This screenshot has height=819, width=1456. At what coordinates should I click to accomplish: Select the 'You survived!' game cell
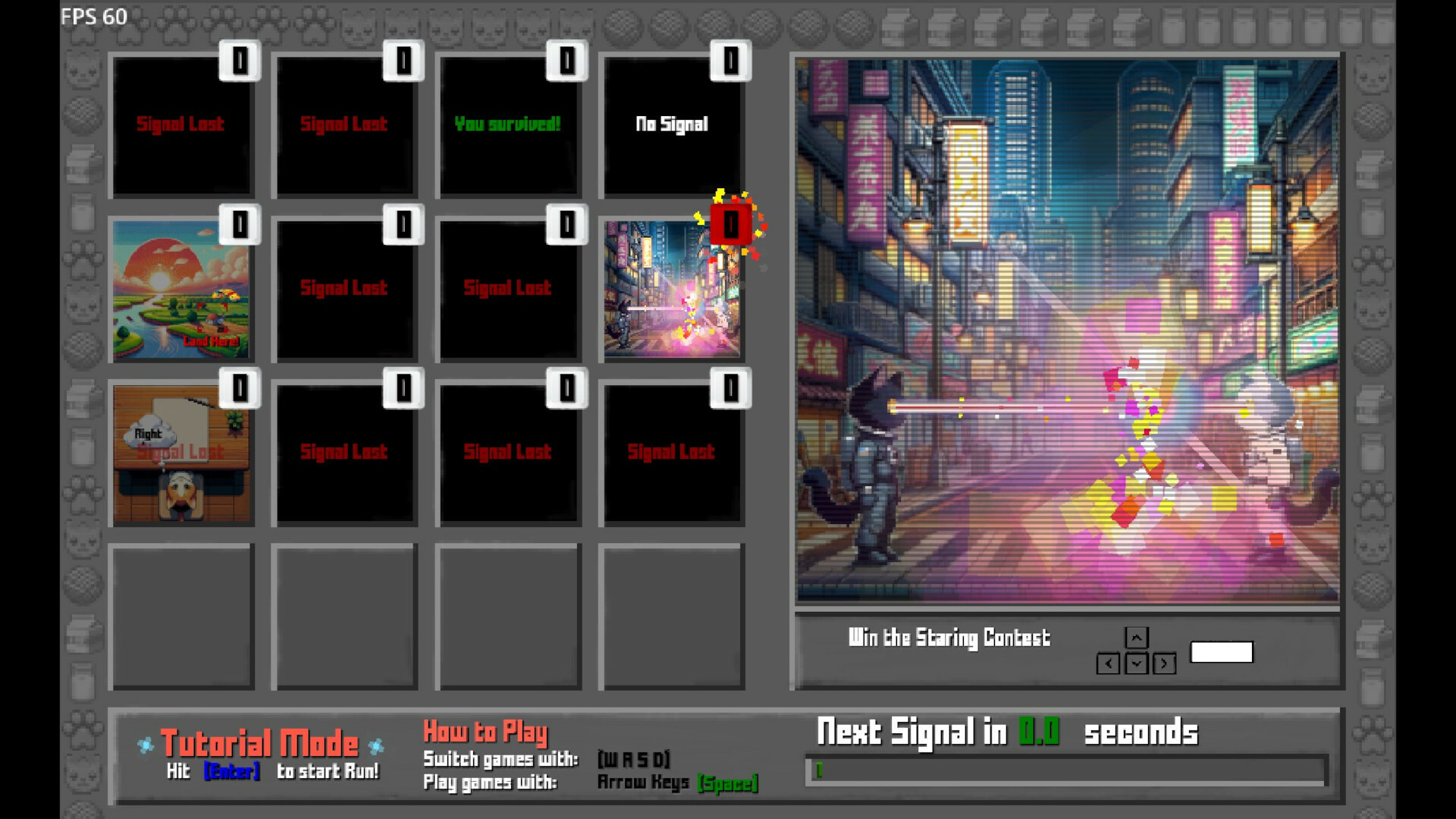(x=509, y=125)
